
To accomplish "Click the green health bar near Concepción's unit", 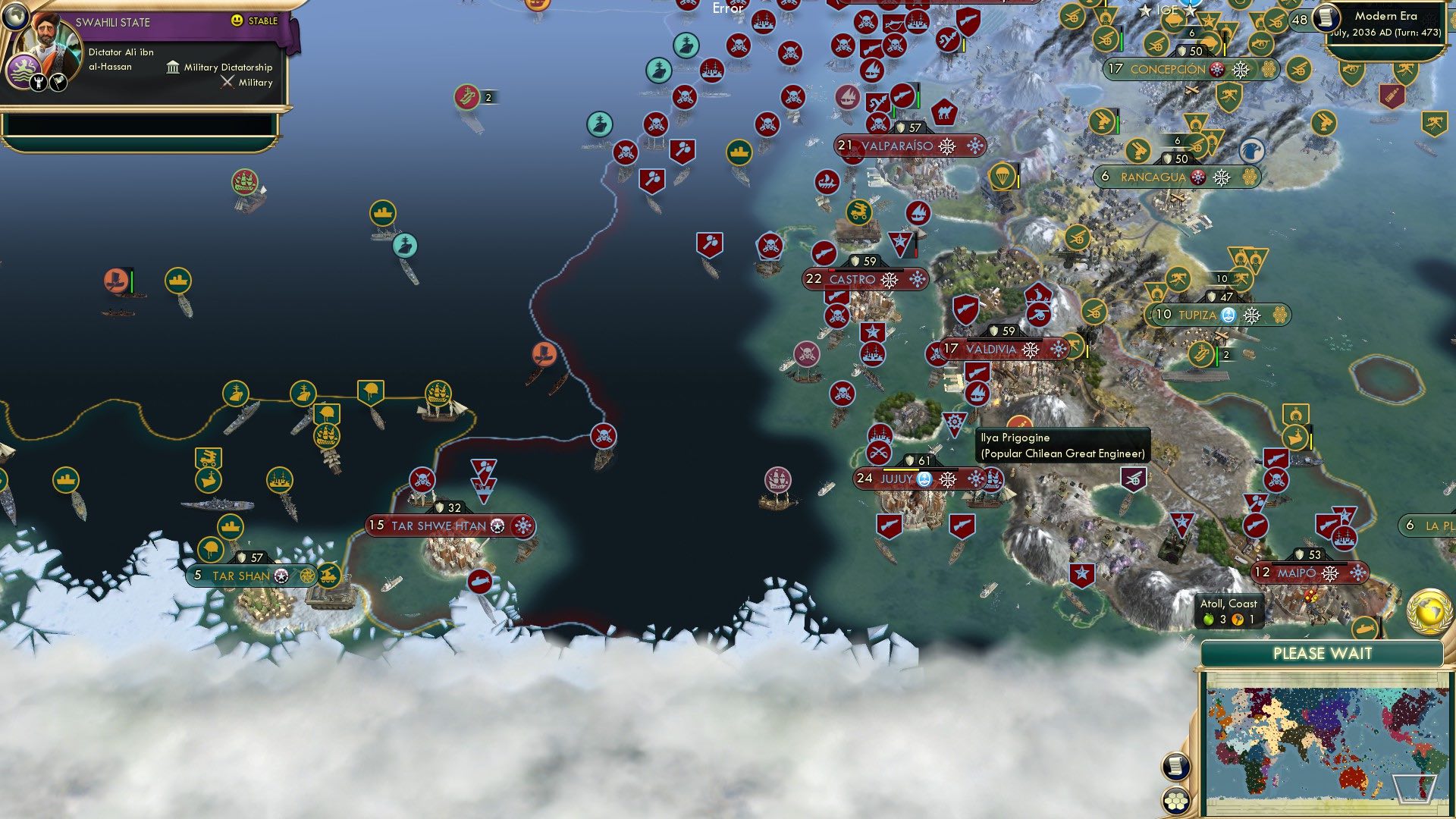I will (x=1120, y=38).
